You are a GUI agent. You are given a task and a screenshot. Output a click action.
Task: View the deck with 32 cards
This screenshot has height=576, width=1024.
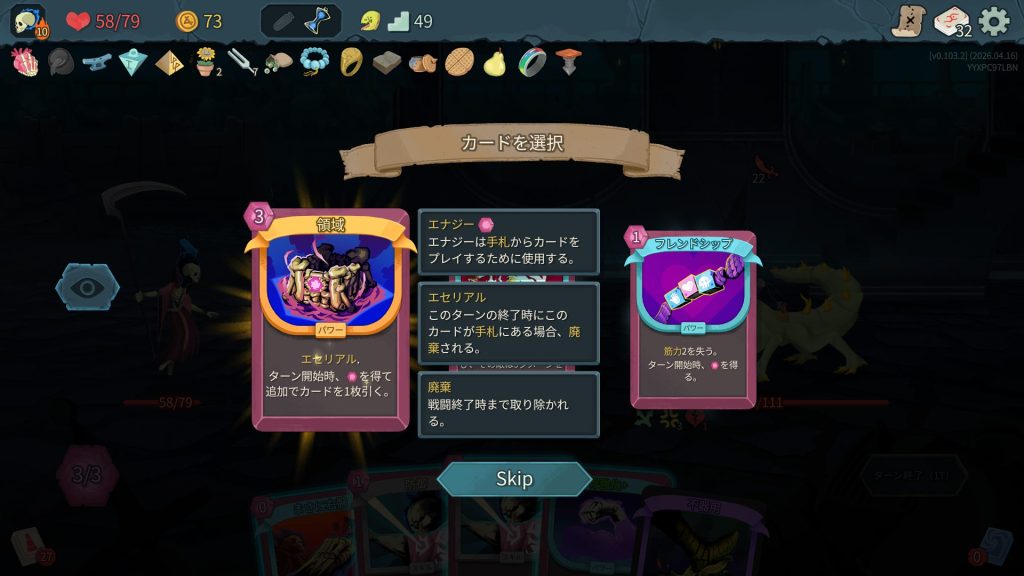coord(951,21)
